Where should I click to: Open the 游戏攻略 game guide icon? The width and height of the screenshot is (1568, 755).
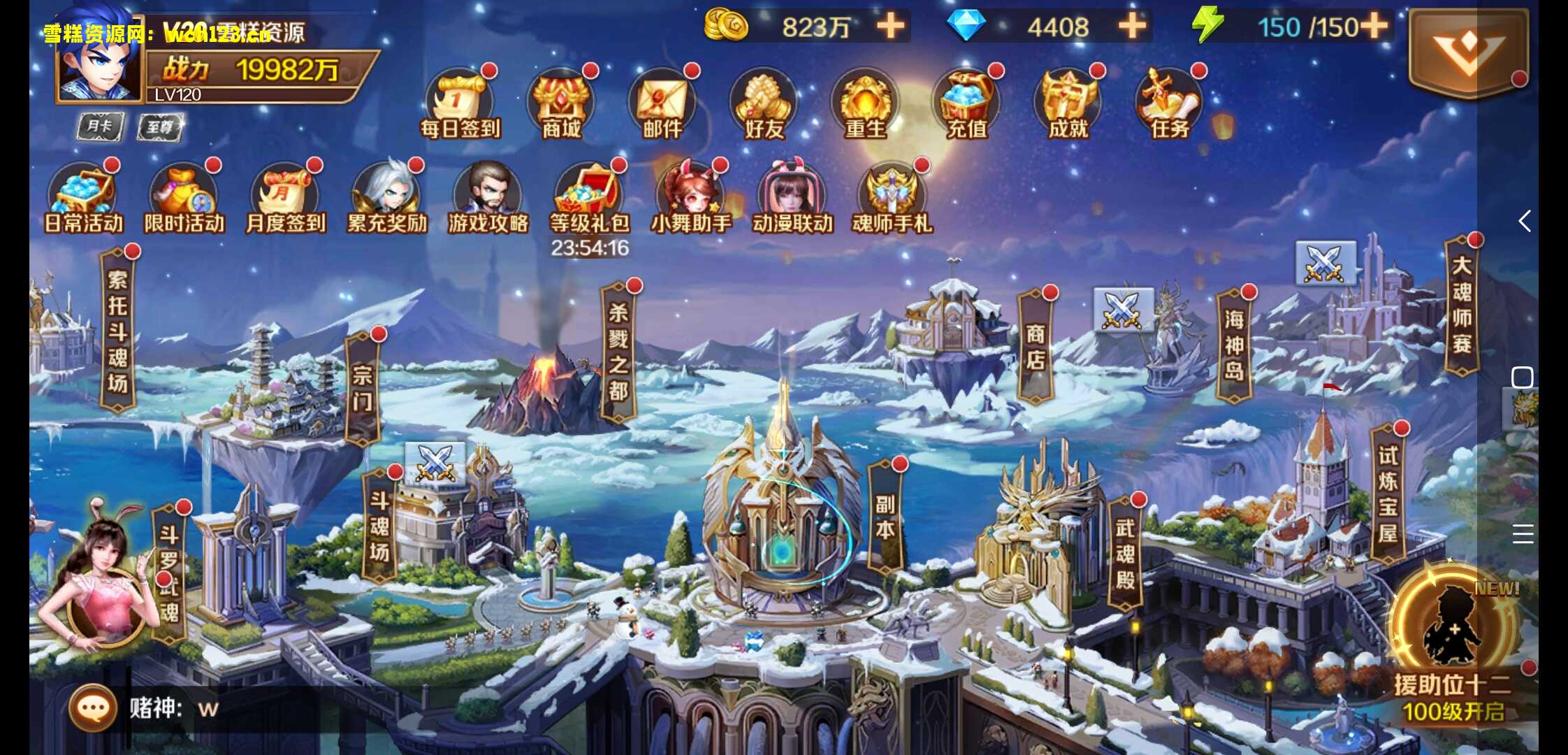[x=488, y=199]
